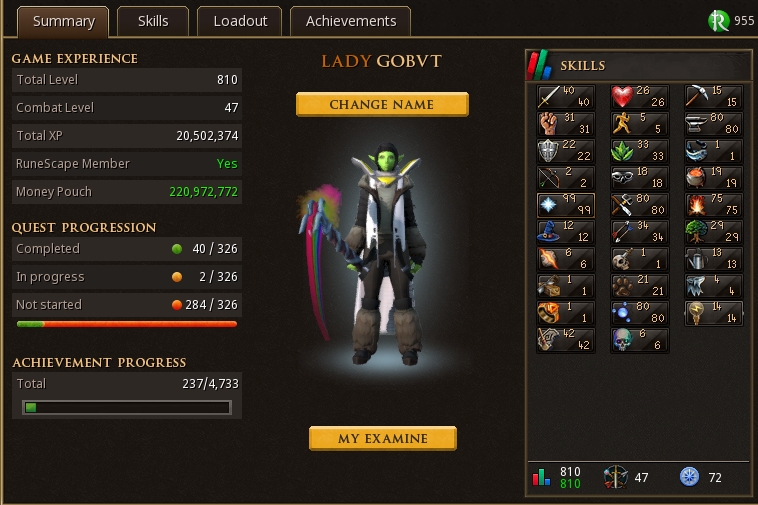
Task: Open the My Examine button
Action: coord(382,439)
